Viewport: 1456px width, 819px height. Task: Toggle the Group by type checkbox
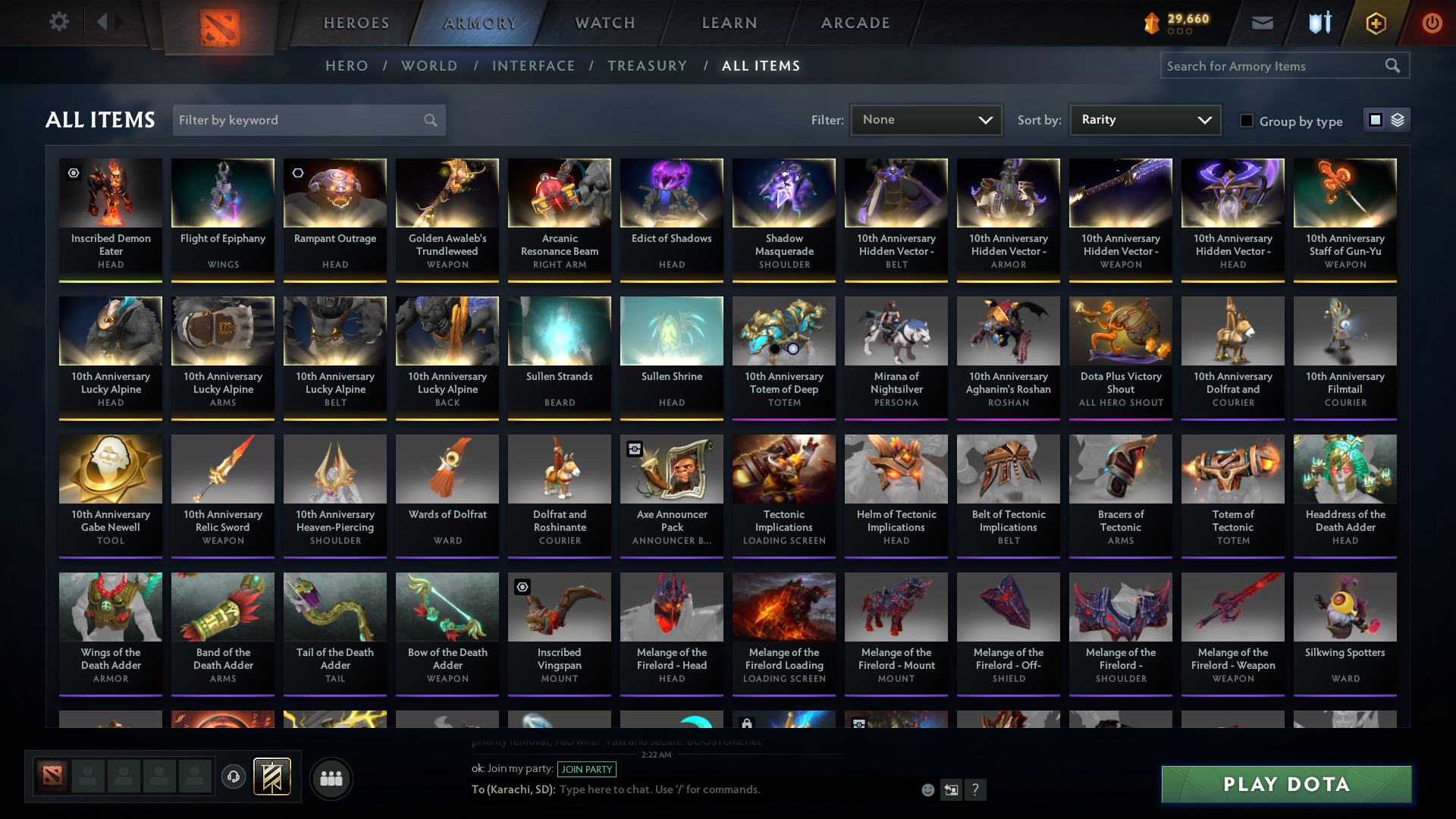(x=1247, y=121)
